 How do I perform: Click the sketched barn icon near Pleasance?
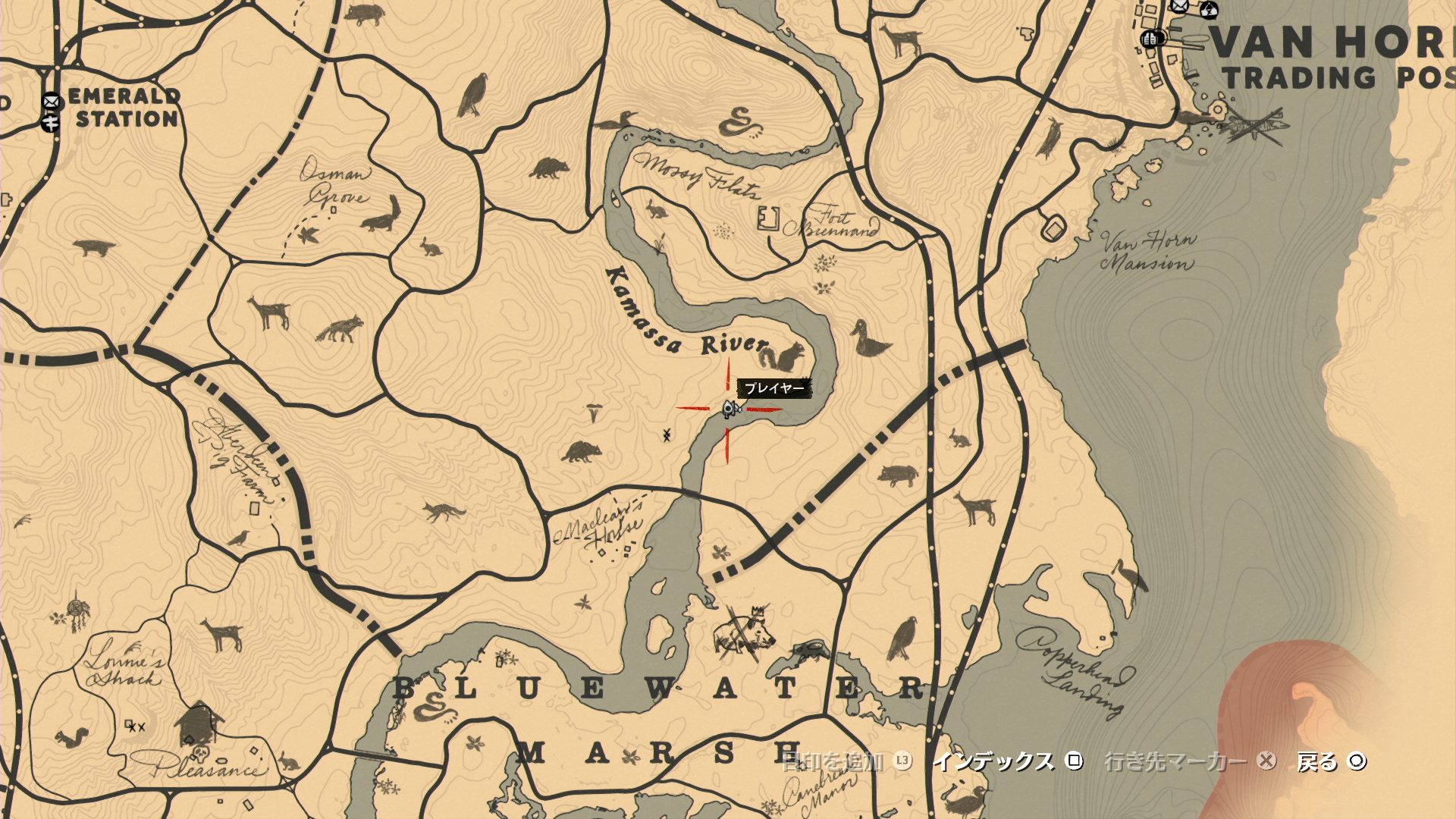198,723
